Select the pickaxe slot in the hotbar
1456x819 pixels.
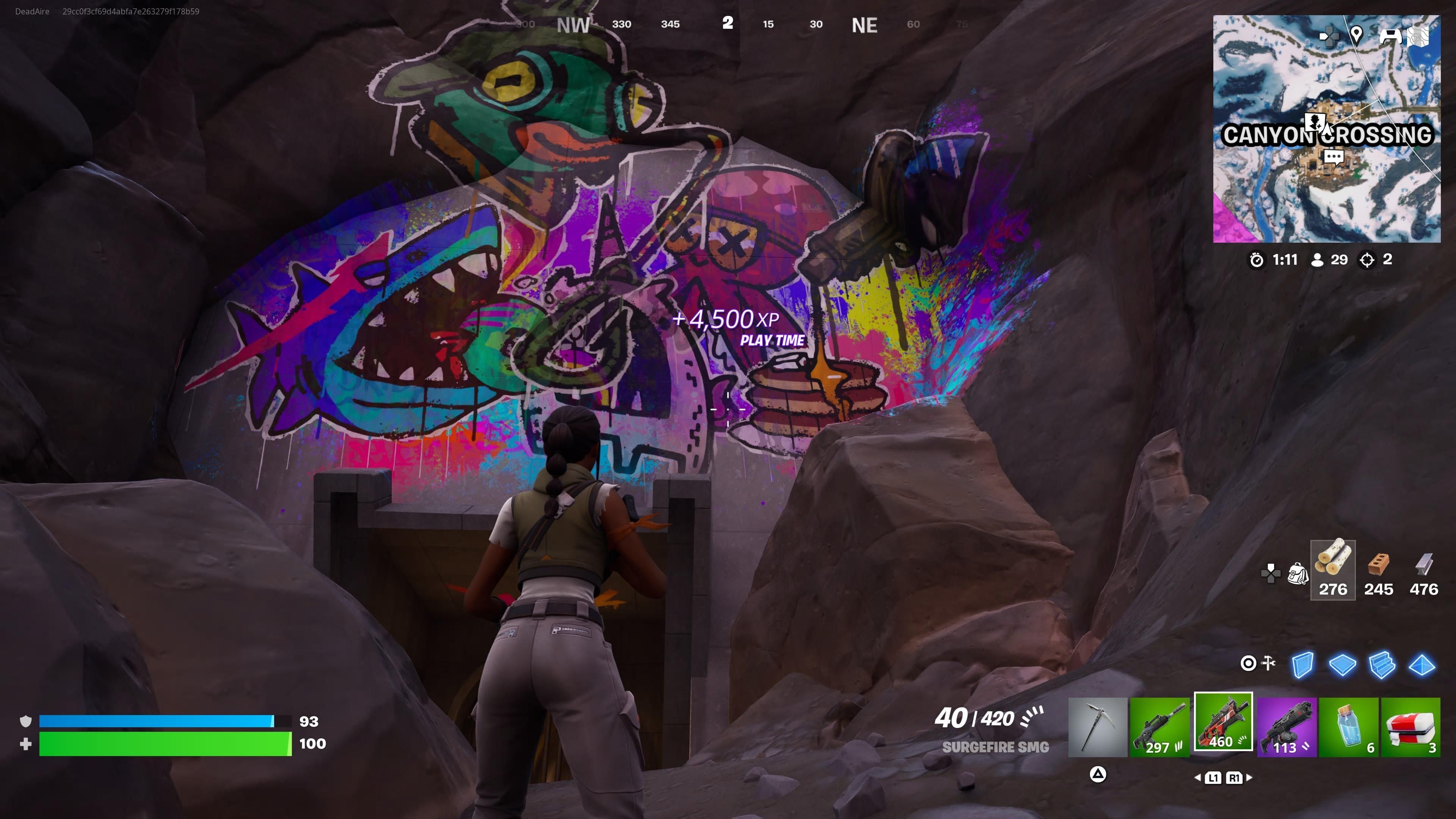point(1097,726)
